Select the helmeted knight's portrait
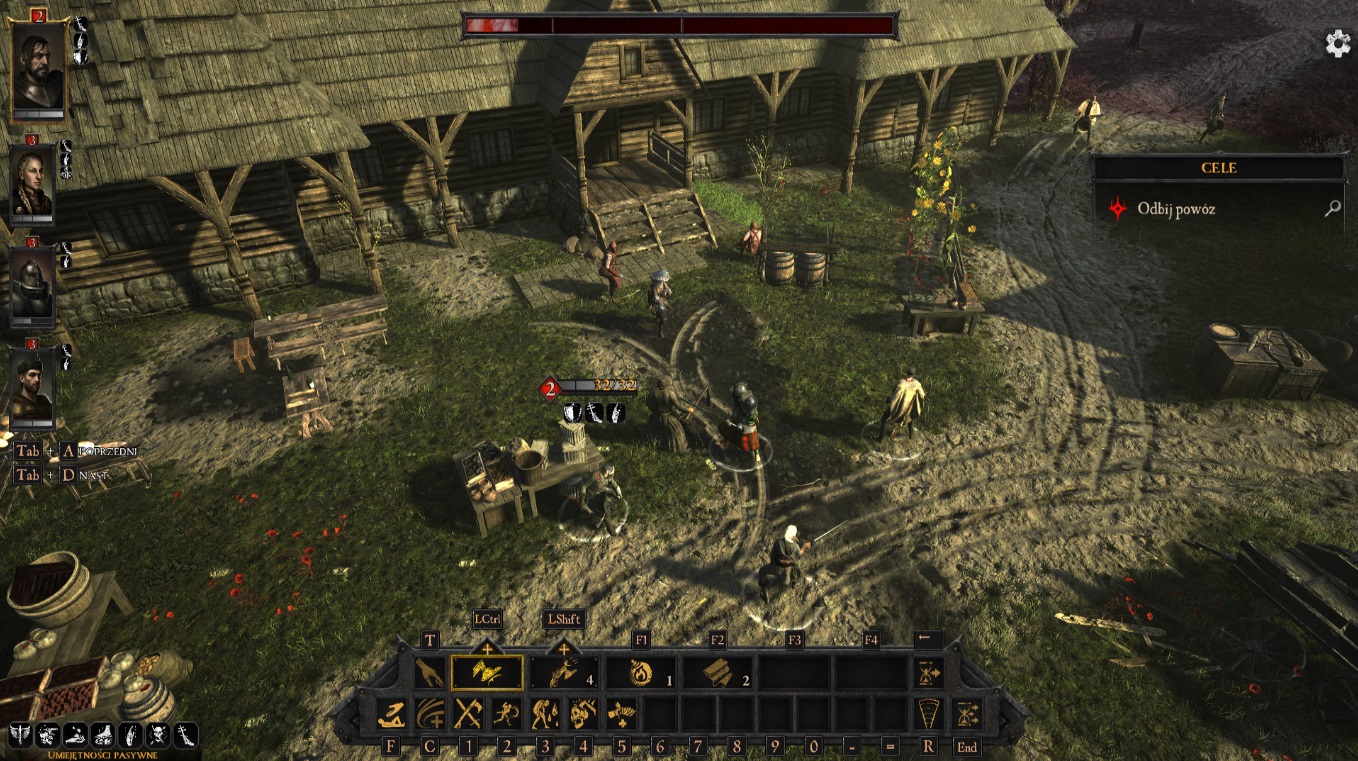 point(32,282)
